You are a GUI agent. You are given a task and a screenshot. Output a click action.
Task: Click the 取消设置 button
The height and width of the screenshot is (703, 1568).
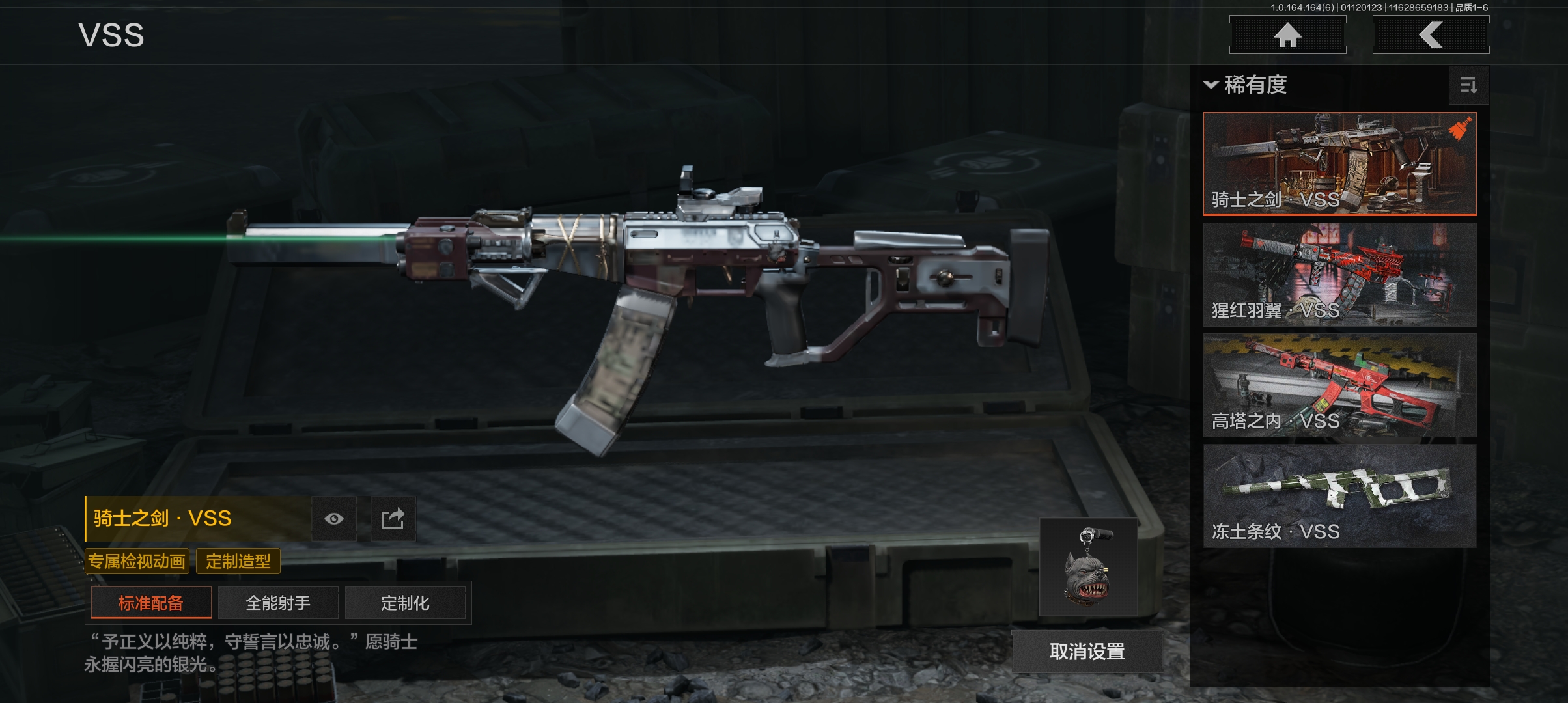tap(1087, 652)
